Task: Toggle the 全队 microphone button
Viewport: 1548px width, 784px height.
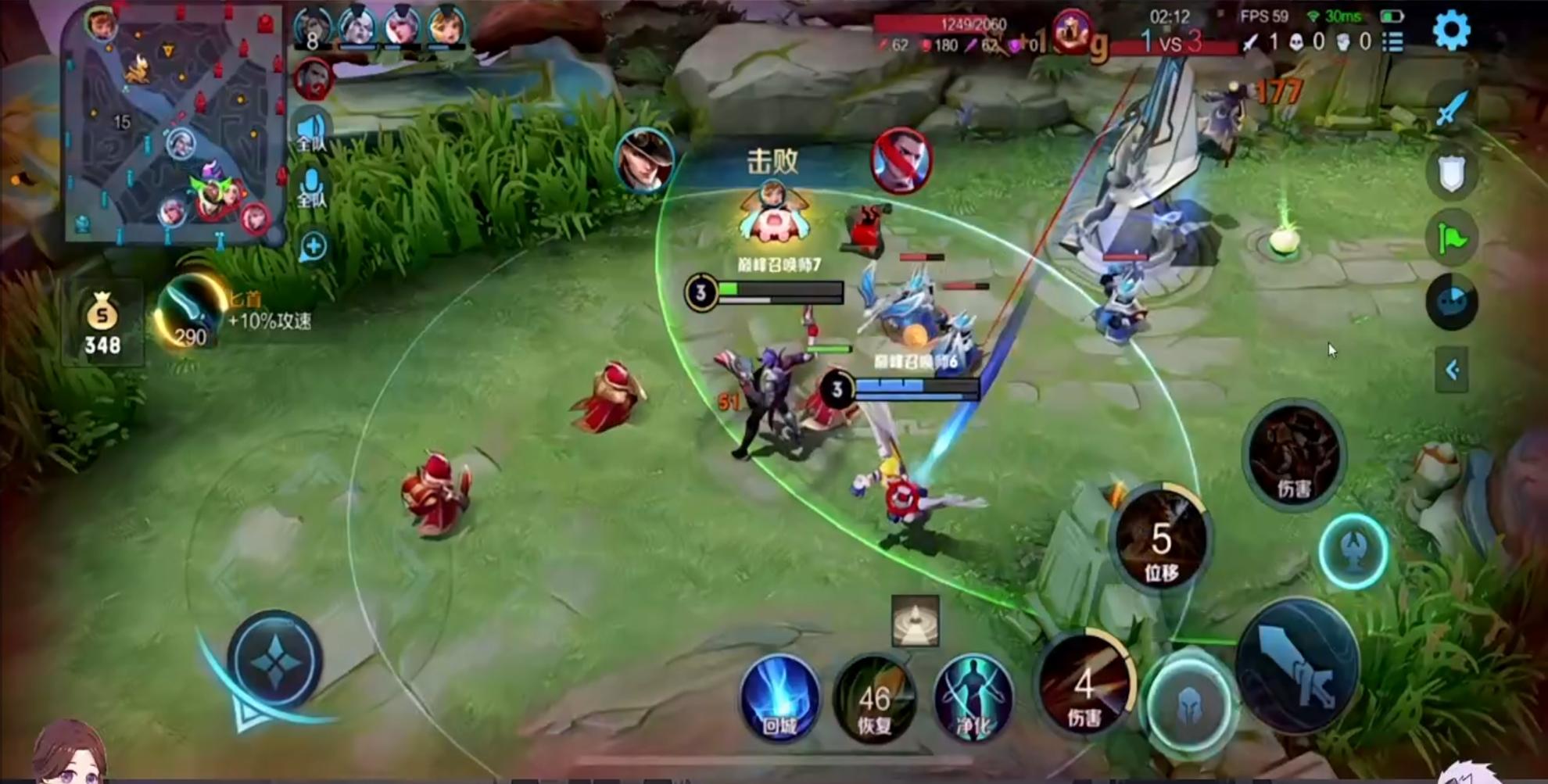Action: pyautogui.click(x=311, y=188)
